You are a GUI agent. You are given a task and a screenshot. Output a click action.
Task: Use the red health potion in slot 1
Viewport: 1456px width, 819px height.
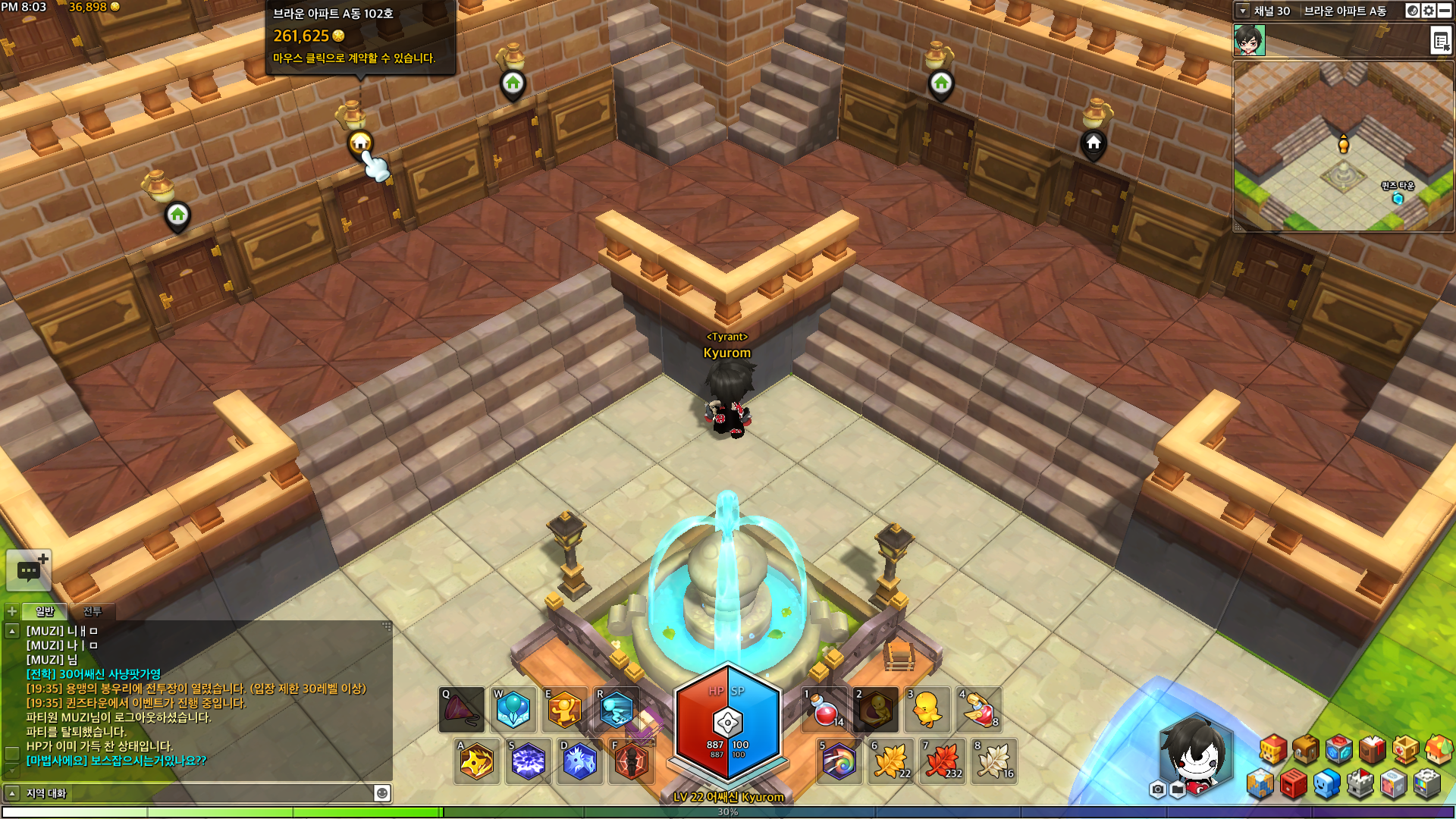click(825, 711)
